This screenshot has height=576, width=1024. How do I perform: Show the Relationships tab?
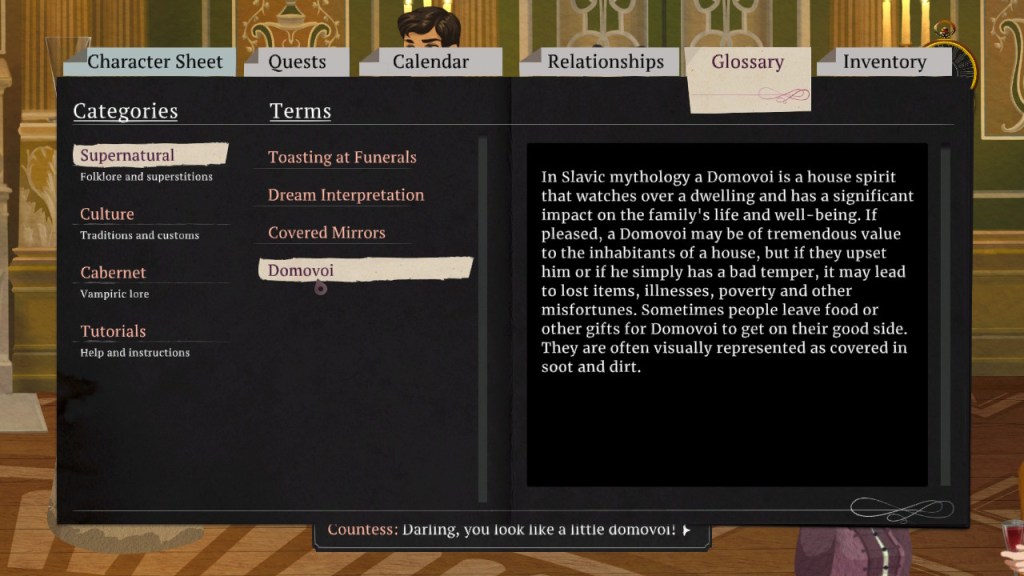point(605,62)
